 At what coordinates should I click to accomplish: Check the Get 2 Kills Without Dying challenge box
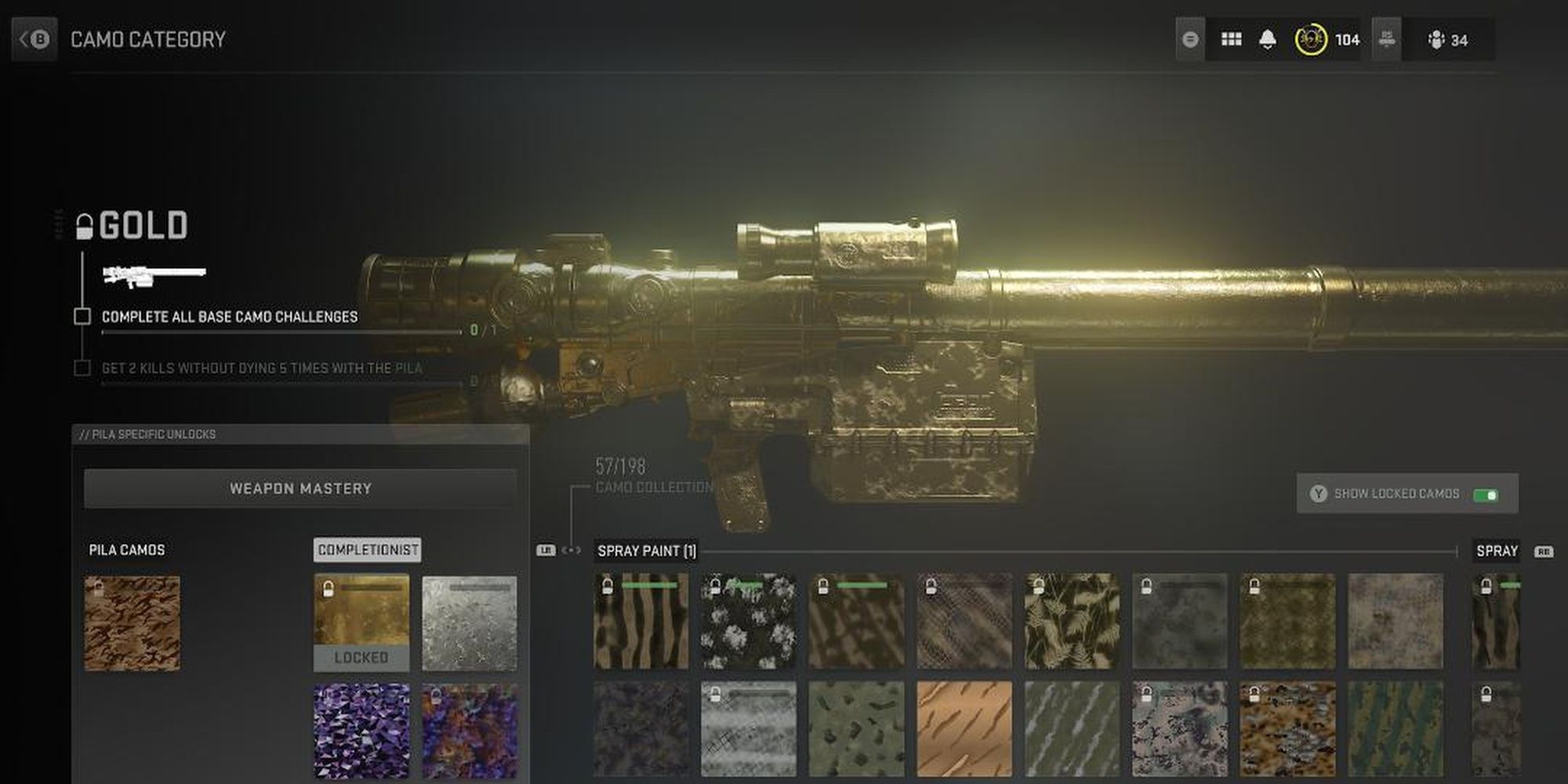pyautogui.click(x=83, y=367)
